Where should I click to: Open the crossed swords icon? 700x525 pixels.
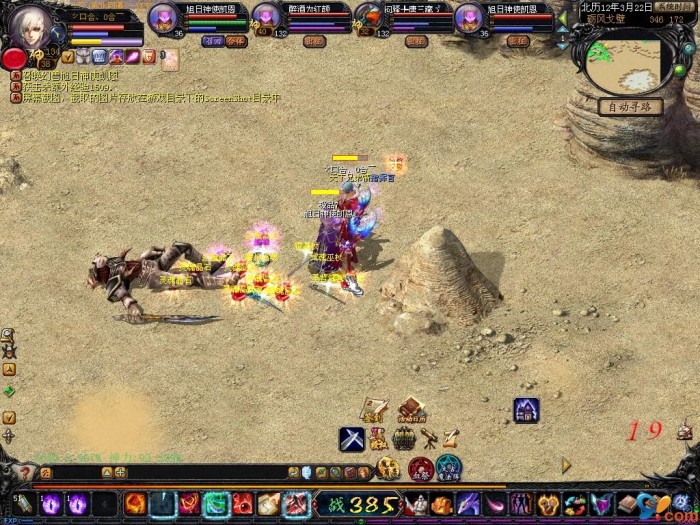coord(351,438)
